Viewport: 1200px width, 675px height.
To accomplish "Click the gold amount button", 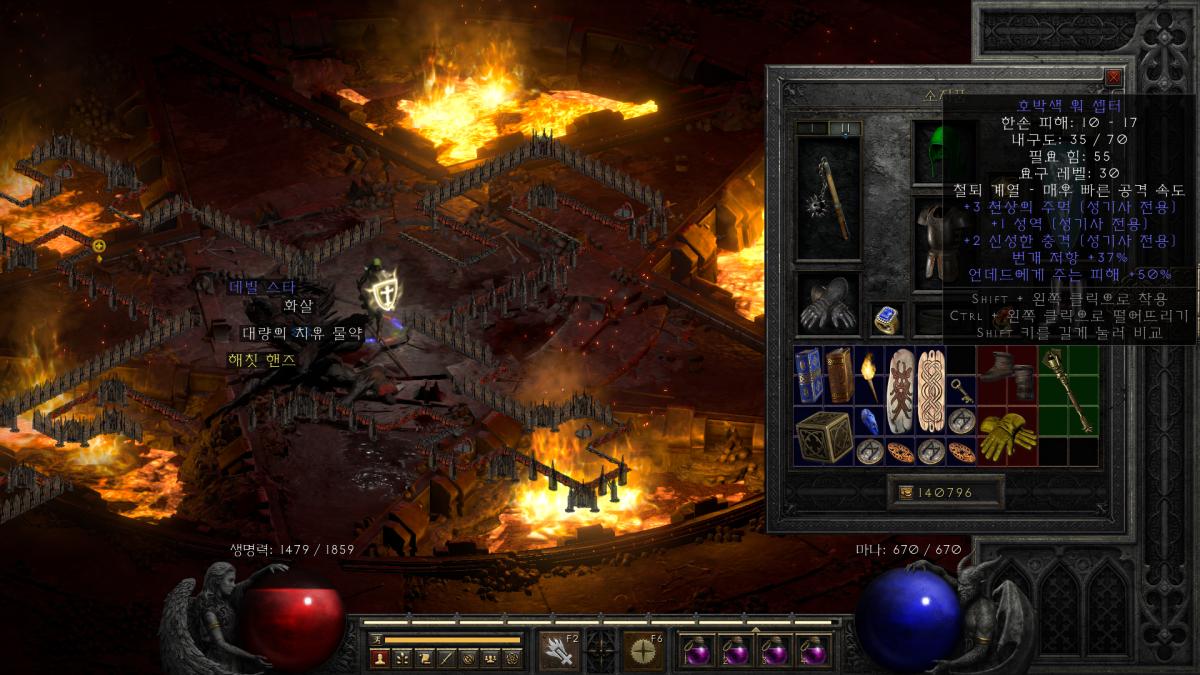I will 945,492.
